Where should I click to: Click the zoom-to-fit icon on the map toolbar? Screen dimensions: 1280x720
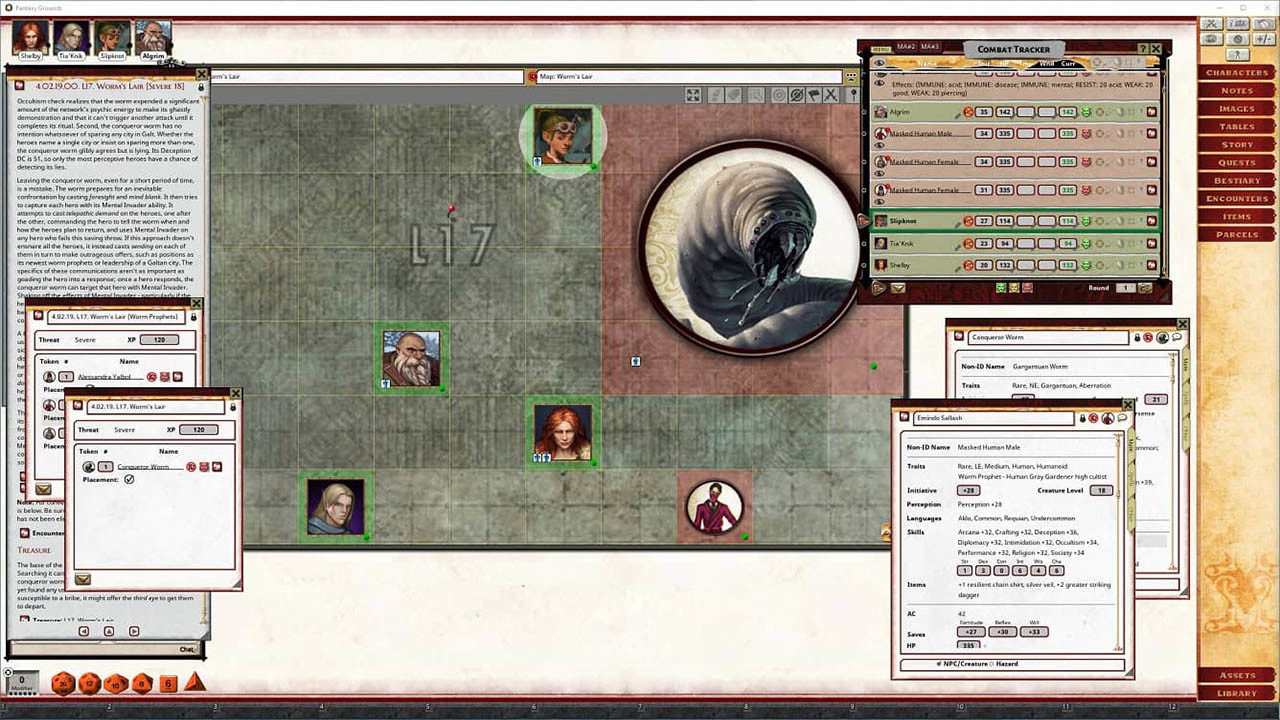point(694,95)
